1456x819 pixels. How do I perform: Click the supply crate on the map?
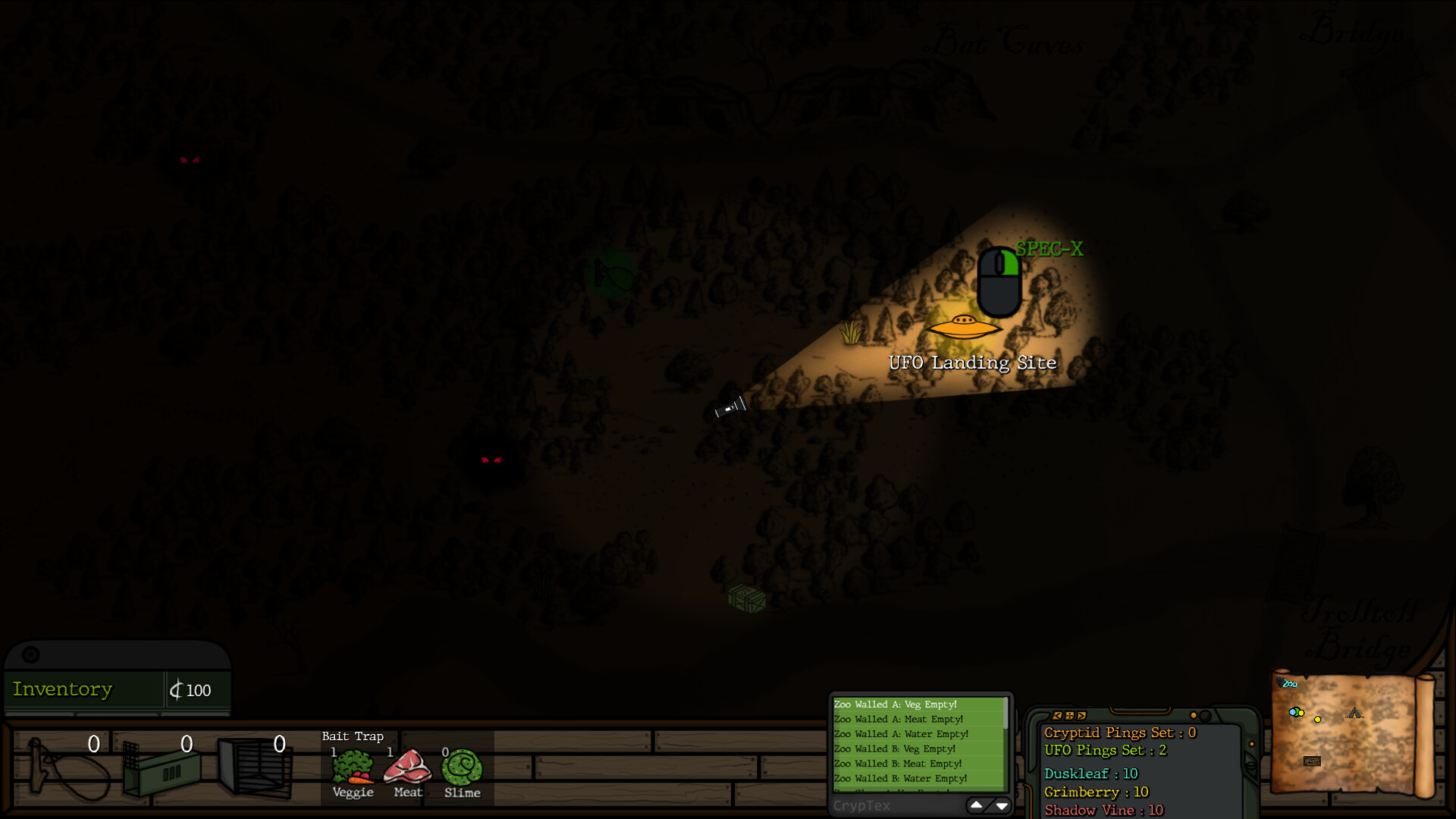tap(746, 598)
